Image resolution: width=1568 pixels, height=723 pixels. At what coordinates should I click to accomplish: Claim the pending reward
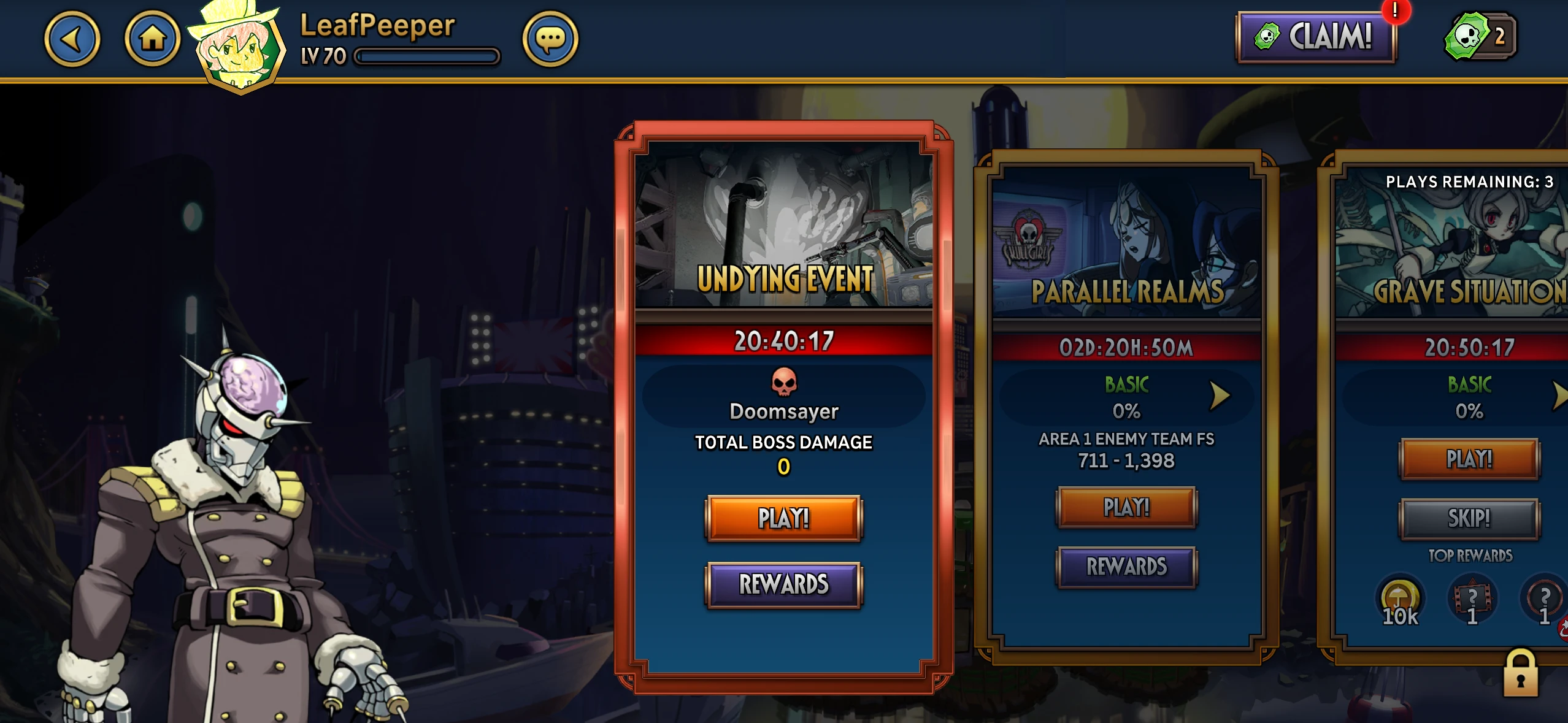point(1315,37)
